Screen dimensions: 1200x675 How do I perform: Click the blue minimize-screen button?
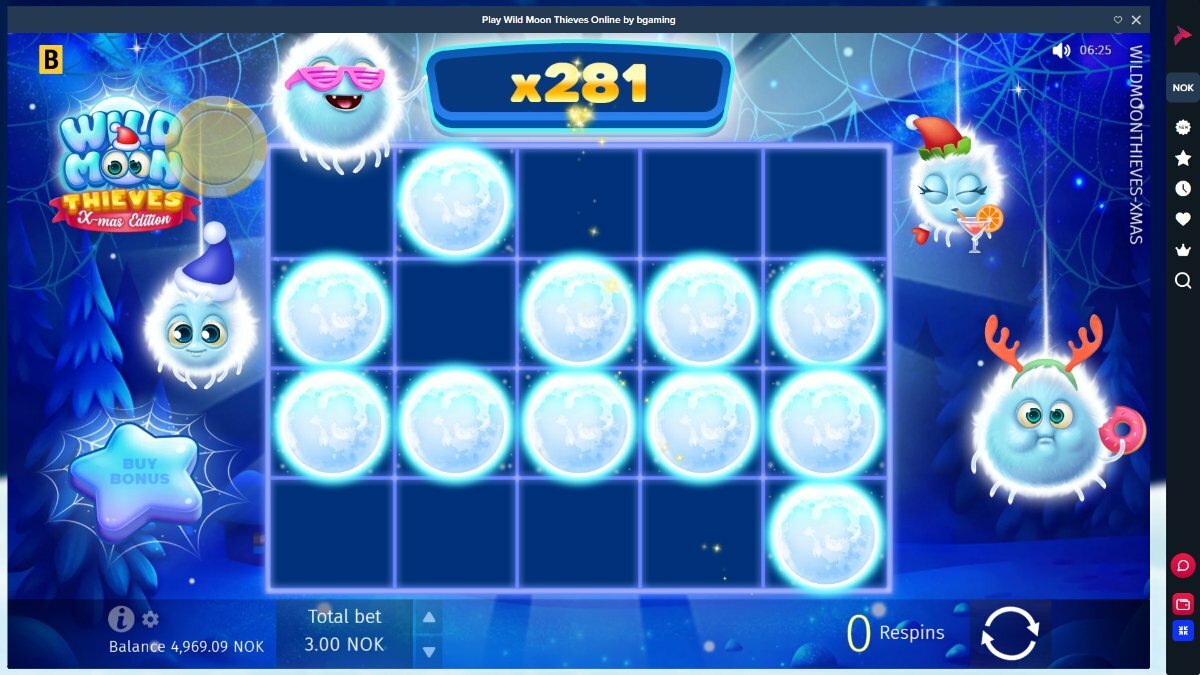pos(1183,631)
